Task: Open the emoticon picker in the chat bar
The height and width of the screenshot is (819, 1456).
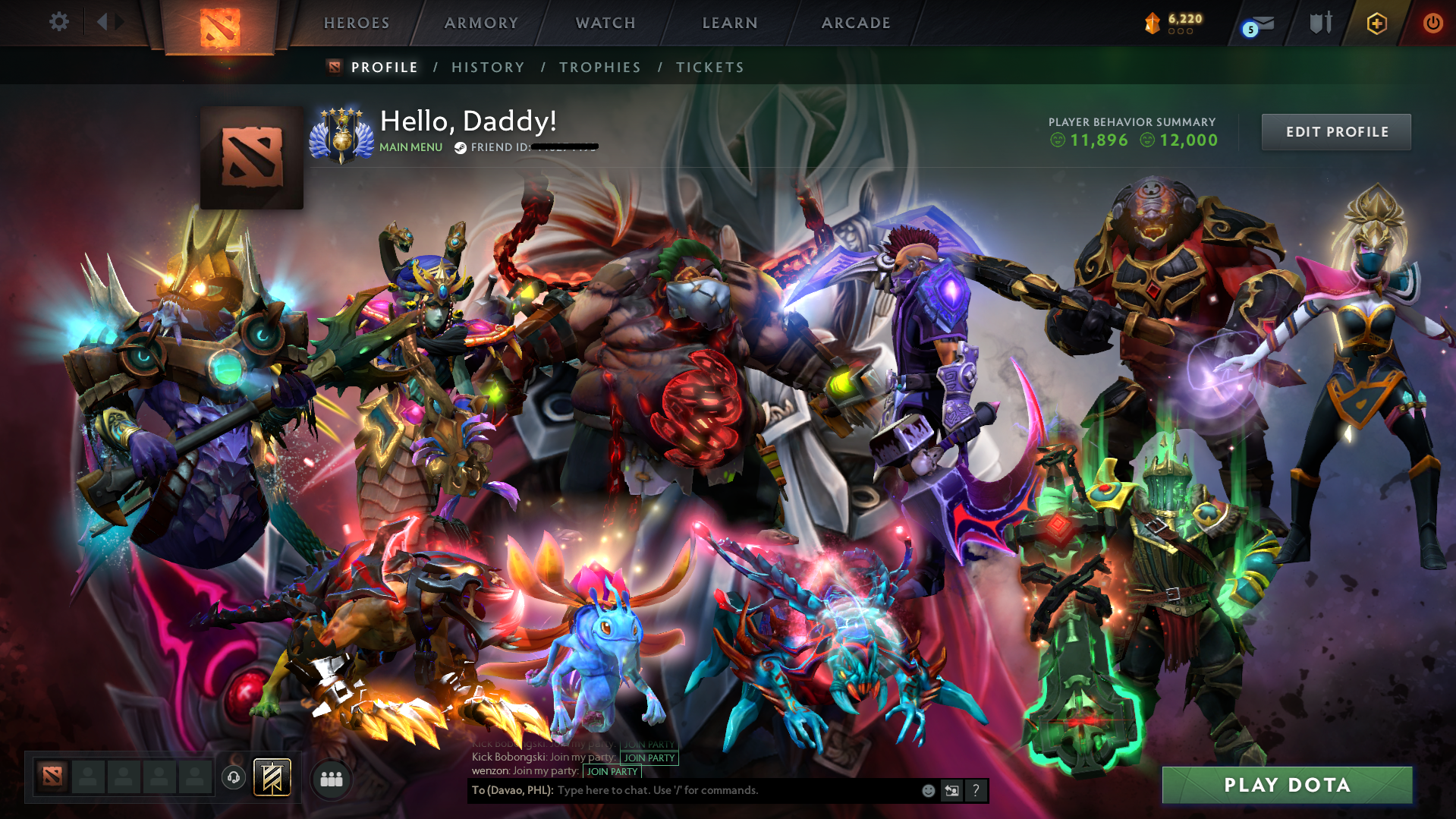Action: point(928,790)
